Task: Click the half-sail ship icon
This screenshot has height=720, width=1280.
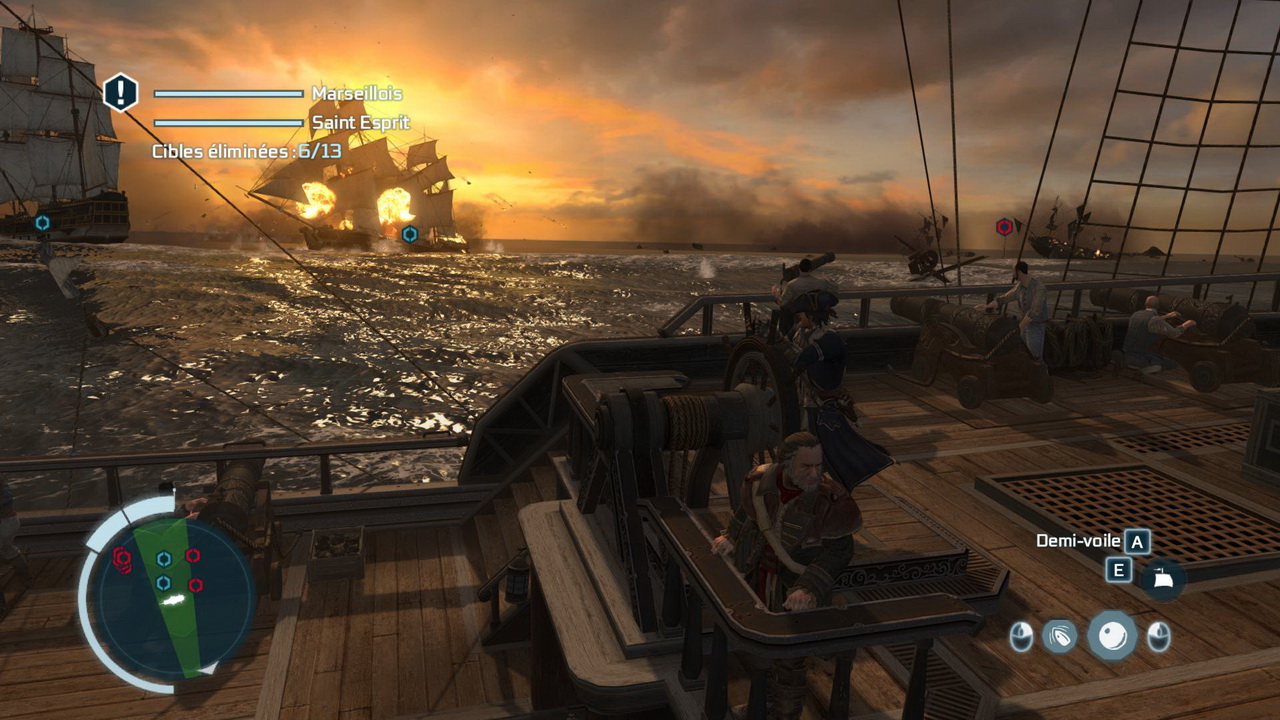Action: tap(1164, 579)
